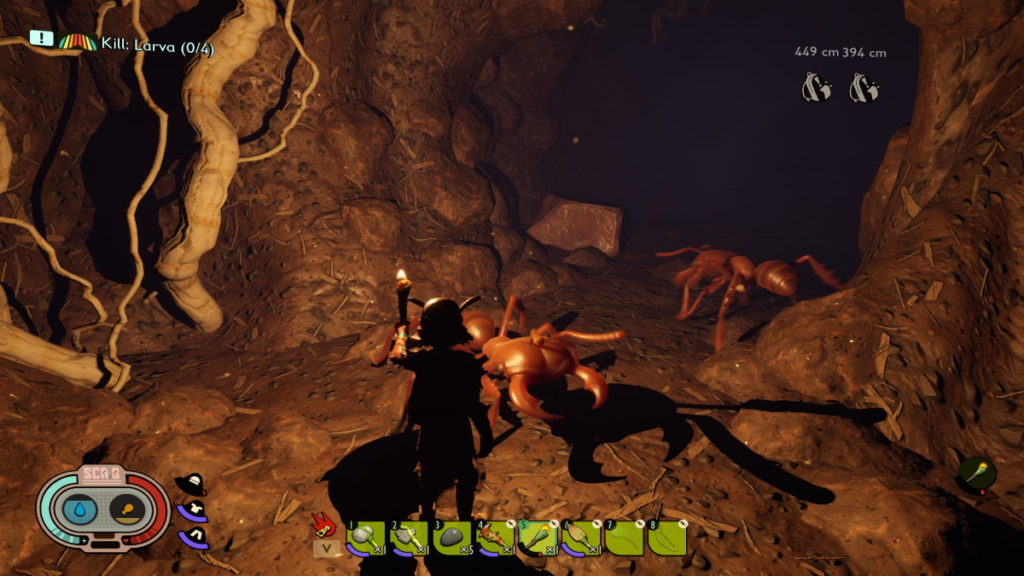The height and width of the screenshot is (576, 1024).
Task: Click the chest armor status icon
Action: 191,510
